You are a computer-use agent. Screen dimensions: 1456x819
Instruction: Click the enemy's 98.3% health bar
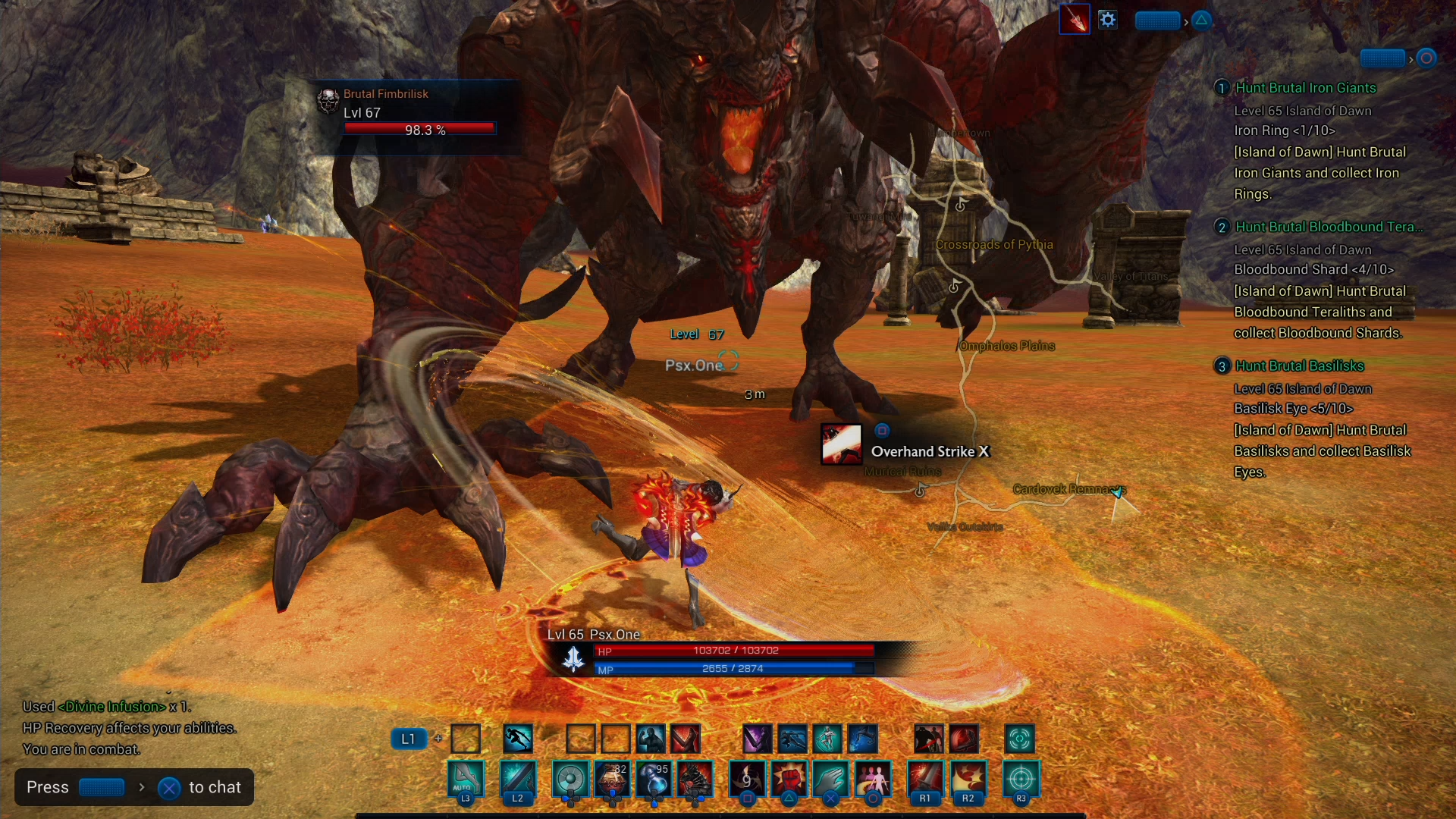(x=420, y=129)
